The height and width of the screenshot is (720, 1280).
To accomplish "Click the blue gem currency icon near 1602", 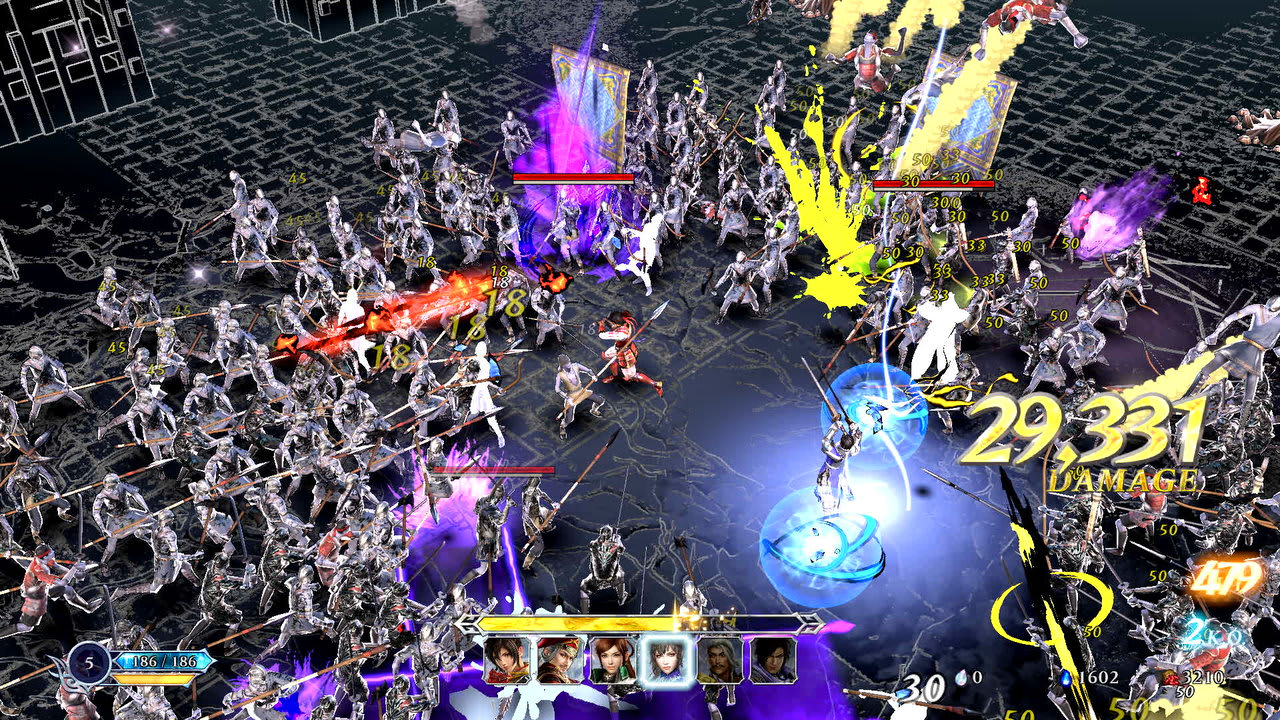I will pyautogui.click(x=1066, y=678).
